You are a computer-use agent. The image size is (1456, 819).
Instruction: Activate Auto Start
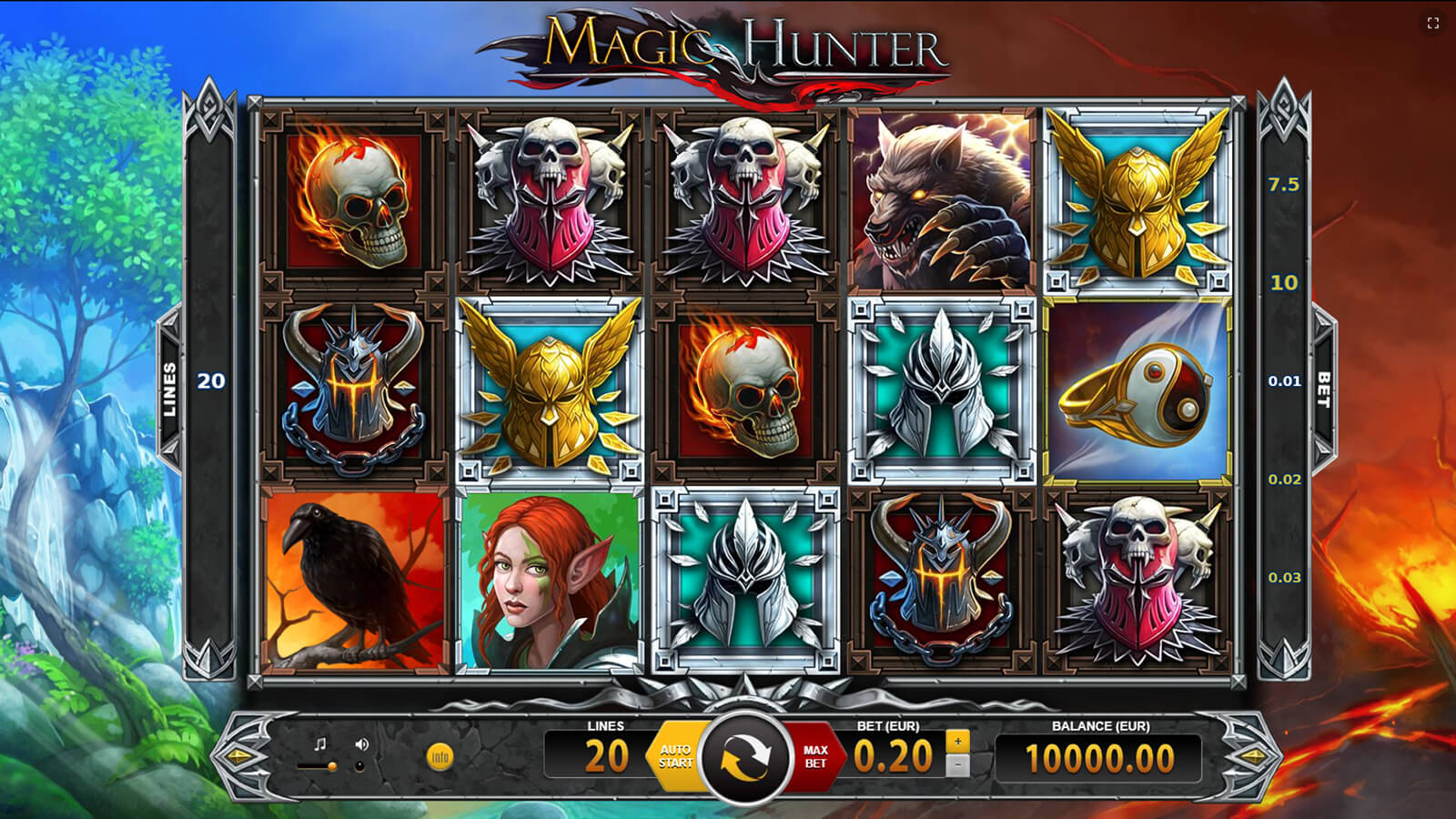point(674,757)
